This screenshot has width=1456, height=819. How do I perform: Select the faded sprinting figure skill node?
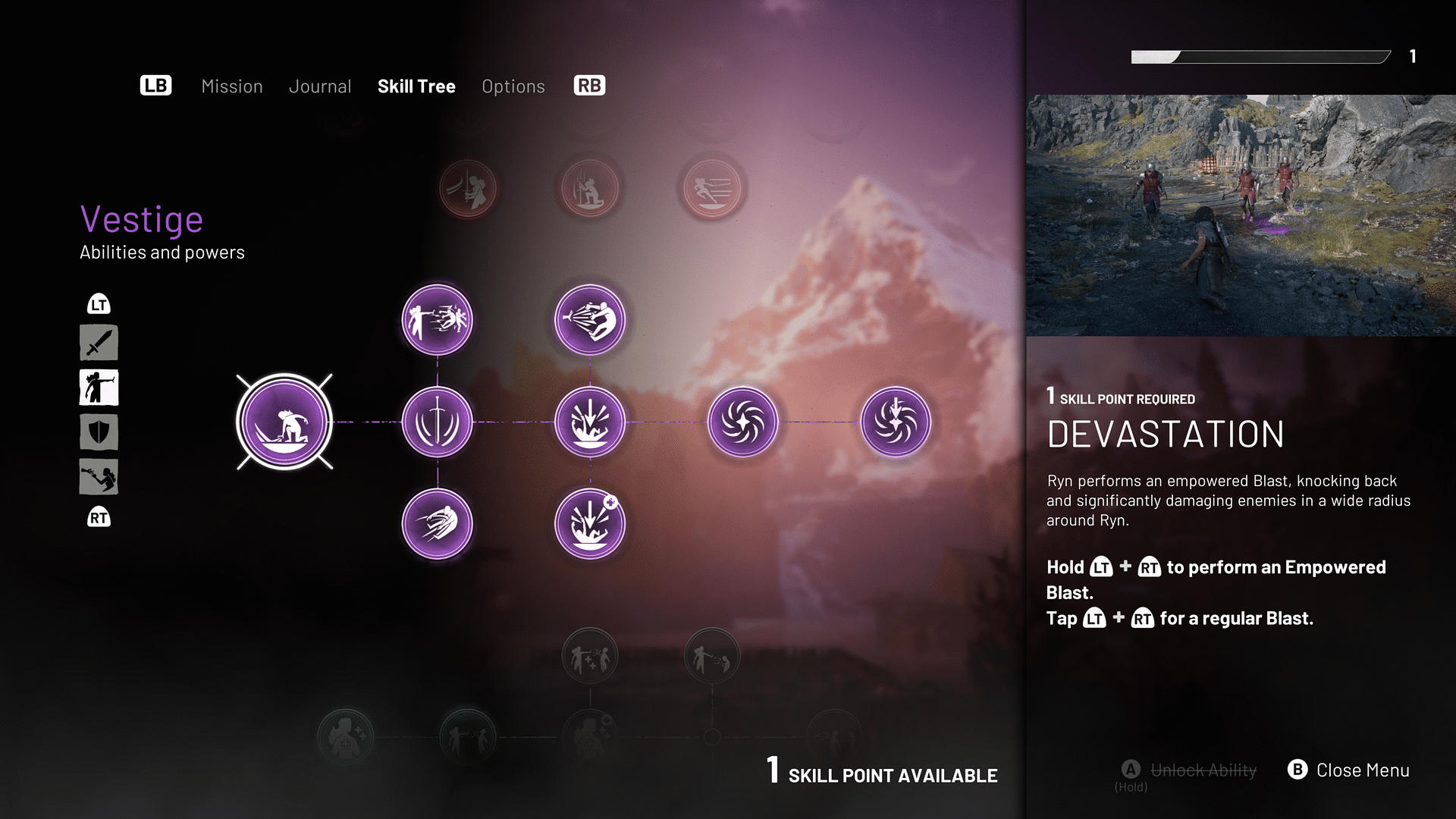point(712,188)
